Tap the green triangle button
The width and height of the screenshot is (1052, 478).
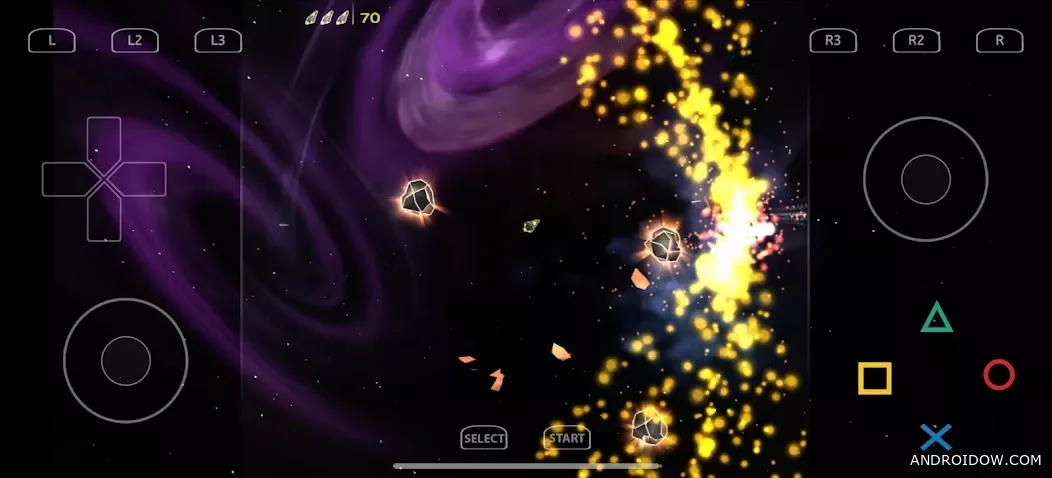936,318
